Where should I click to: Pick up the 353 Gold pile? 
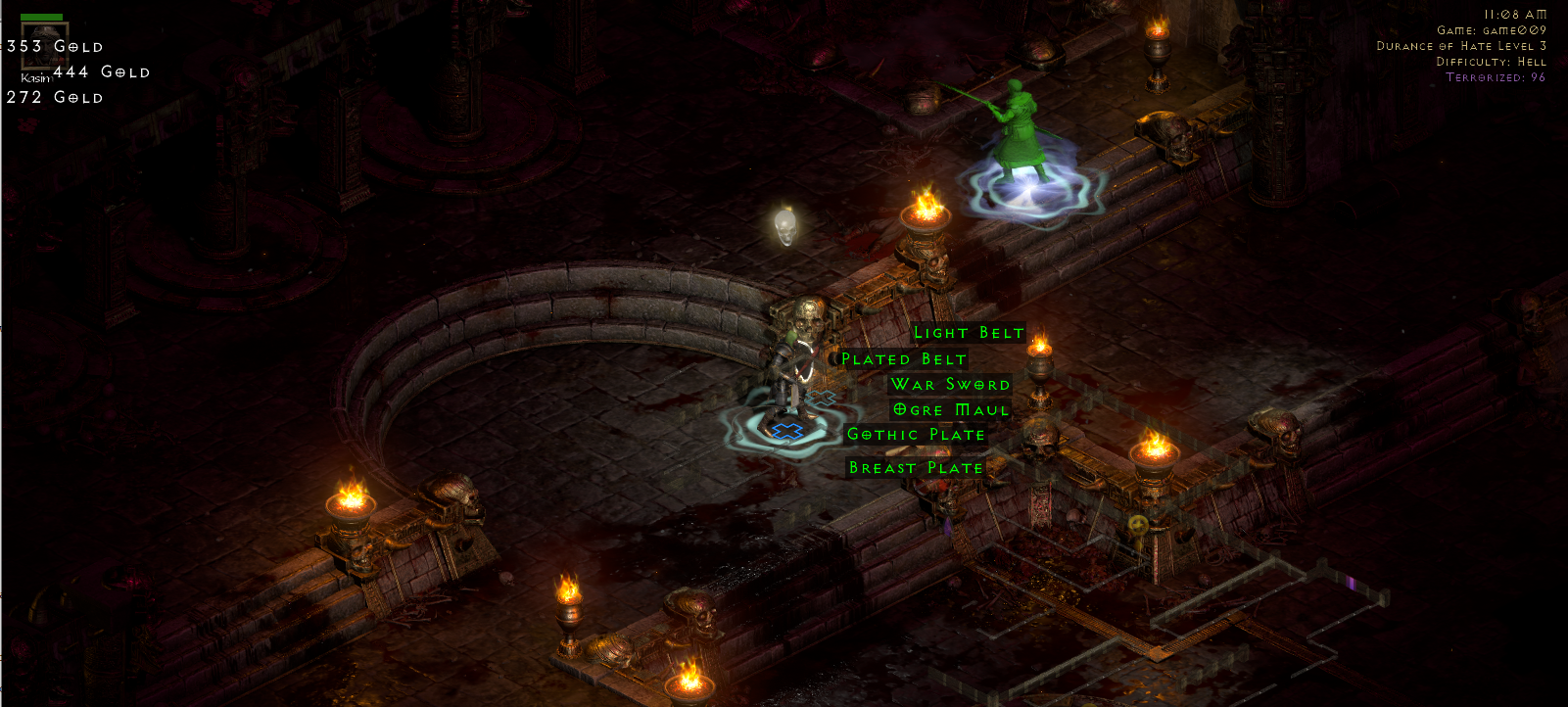pyautogui.click(x=54, y=45)
